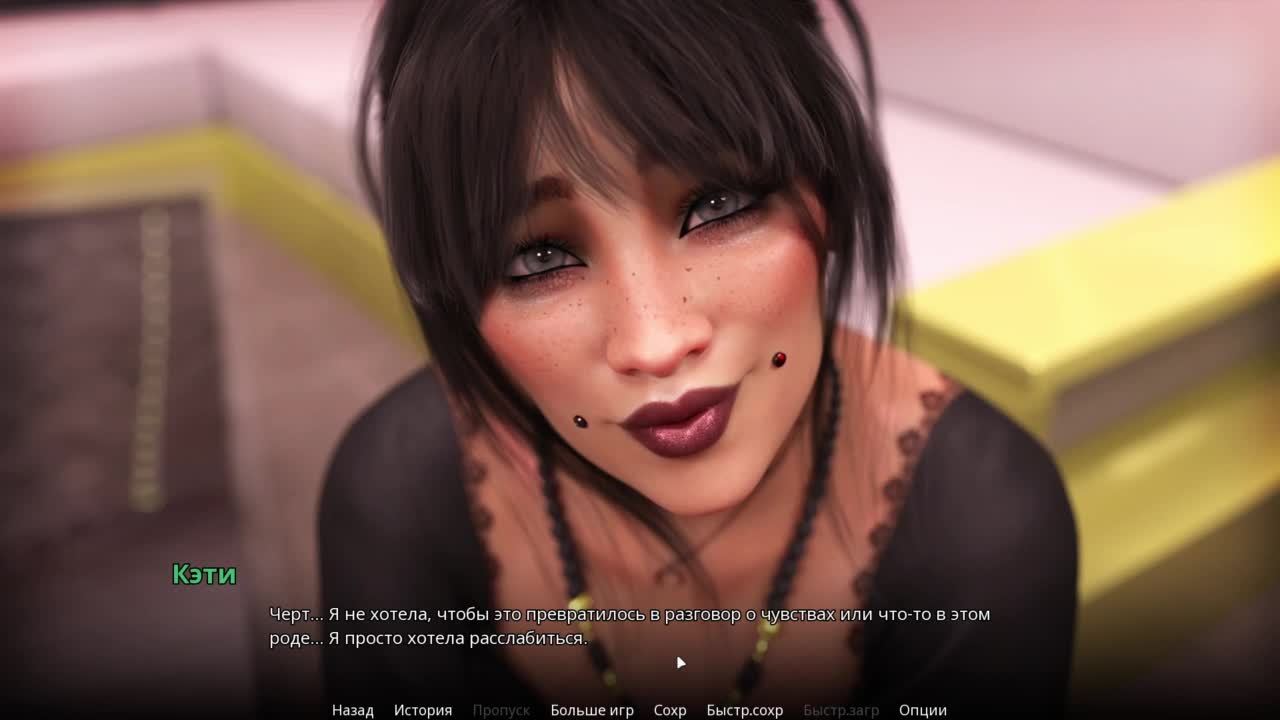Open the Сохр save menu
The width and height of the screenshot is (1280, 720).
point(669,710)
